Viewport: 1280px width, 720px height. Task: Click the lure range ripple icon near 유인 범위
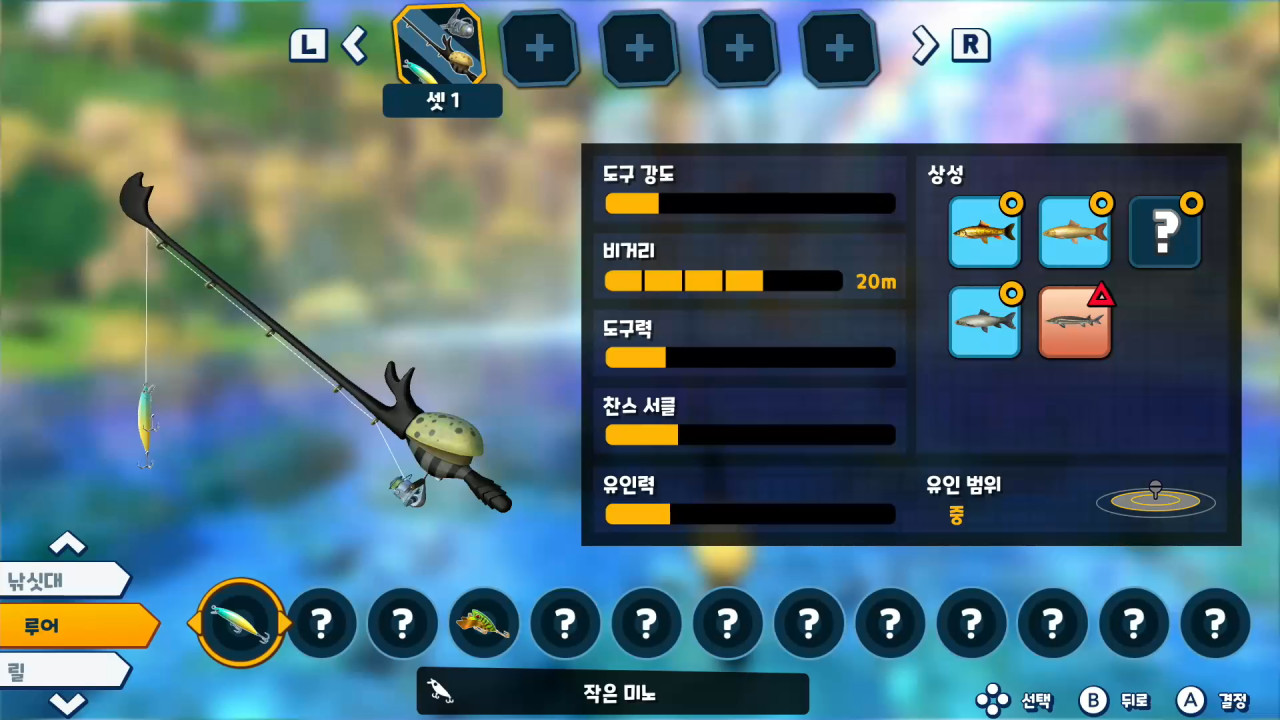click(x=1155, y=498)
